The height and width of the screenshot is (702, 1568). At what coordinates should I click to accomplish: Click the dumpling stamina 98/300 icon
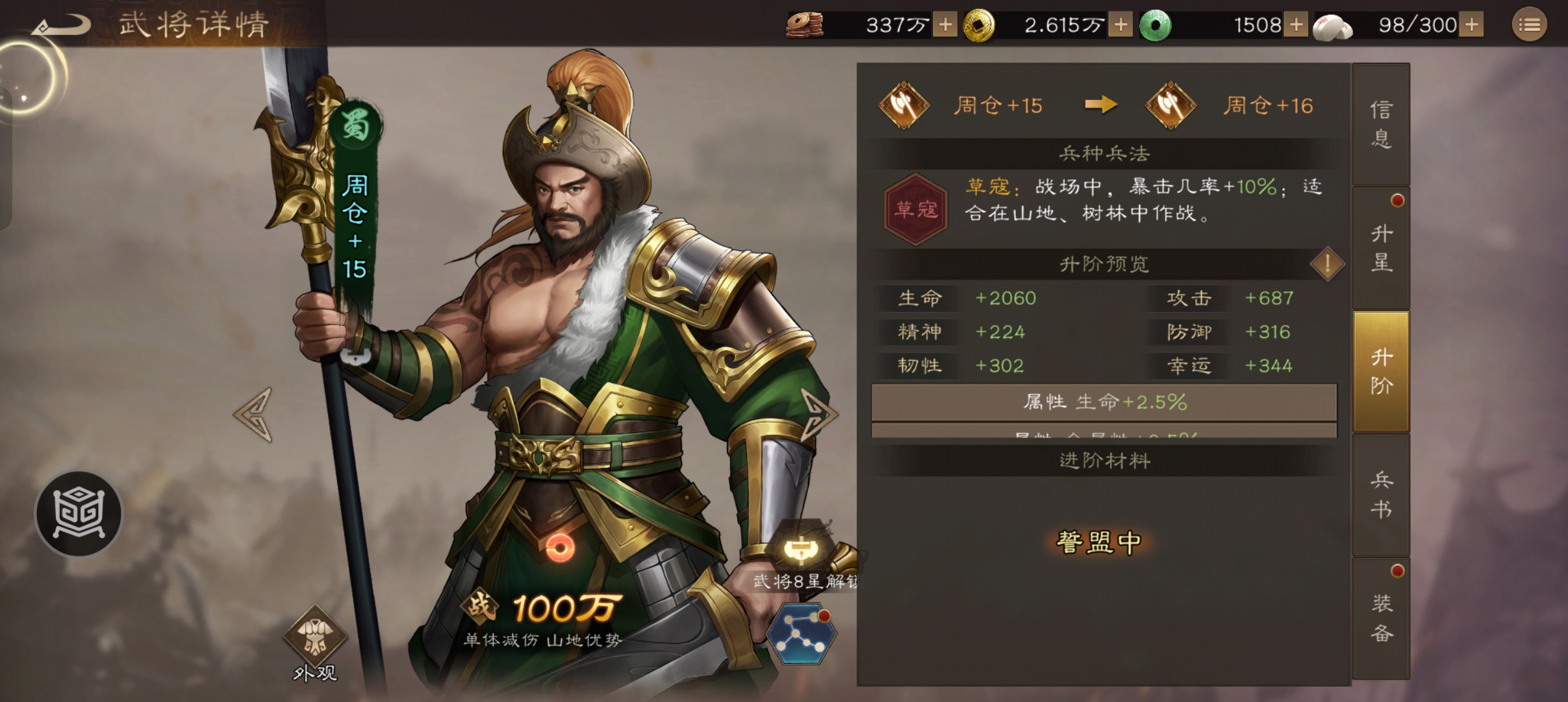(1332, 25)
